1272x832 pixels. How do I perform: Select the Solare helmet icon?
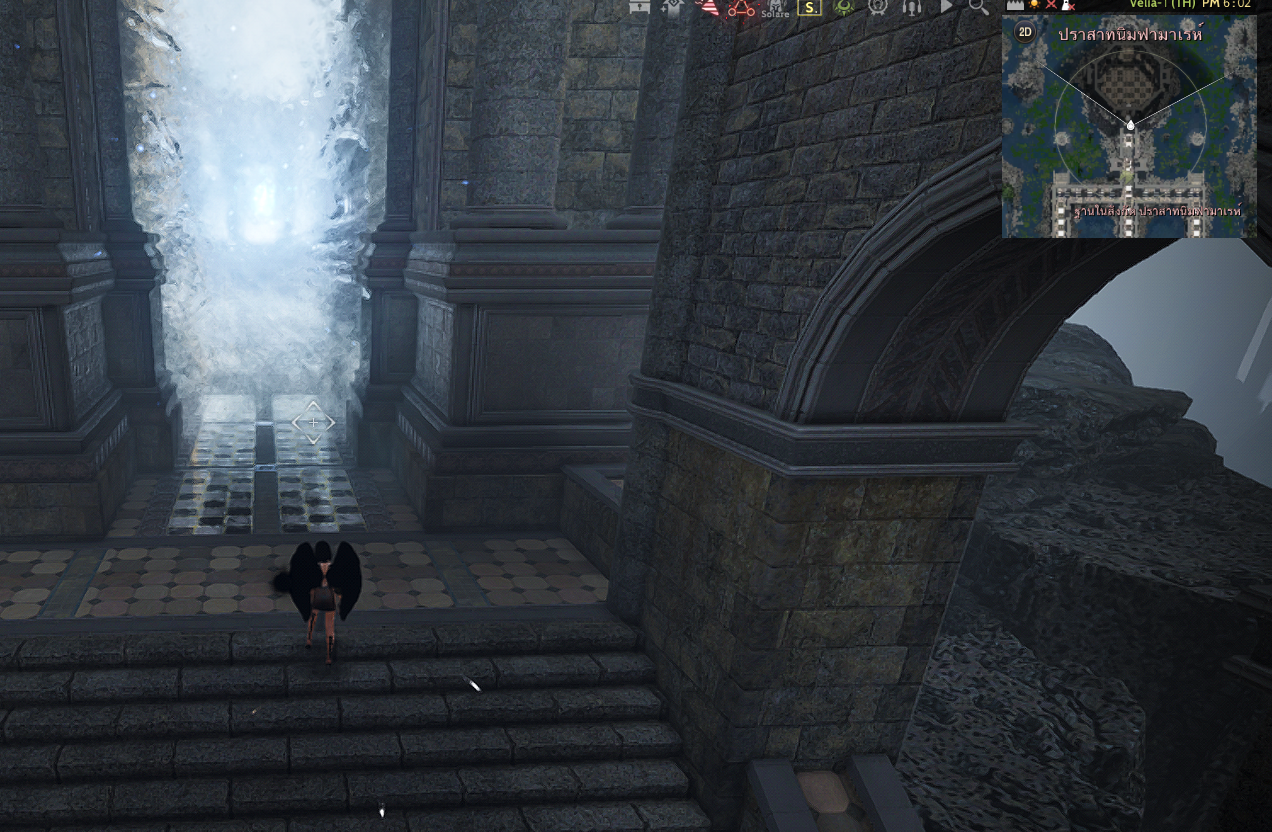(775, 8)
